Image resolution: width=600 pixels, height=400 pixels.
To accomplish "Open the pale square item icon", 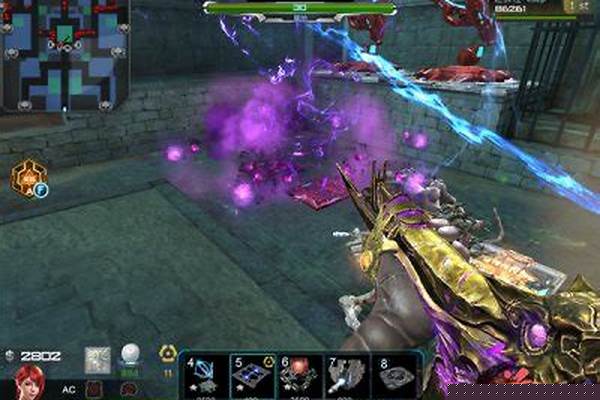I will pyautogui.click(x=99, y=359).
